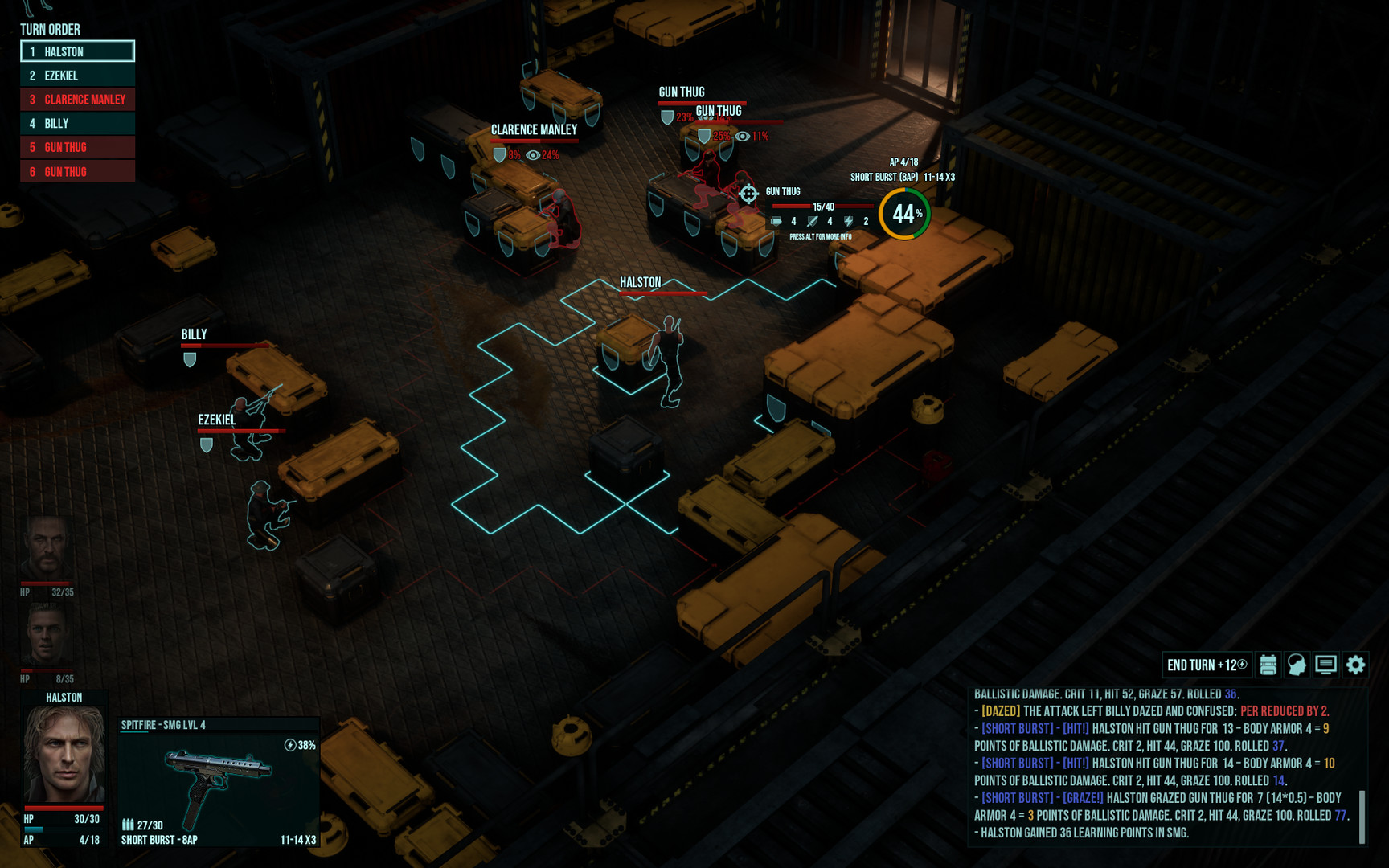Screen dimensions: 1389x868
Task: Toggle the eye indicator showing 11% on Gun Thug
Action: 741,136
